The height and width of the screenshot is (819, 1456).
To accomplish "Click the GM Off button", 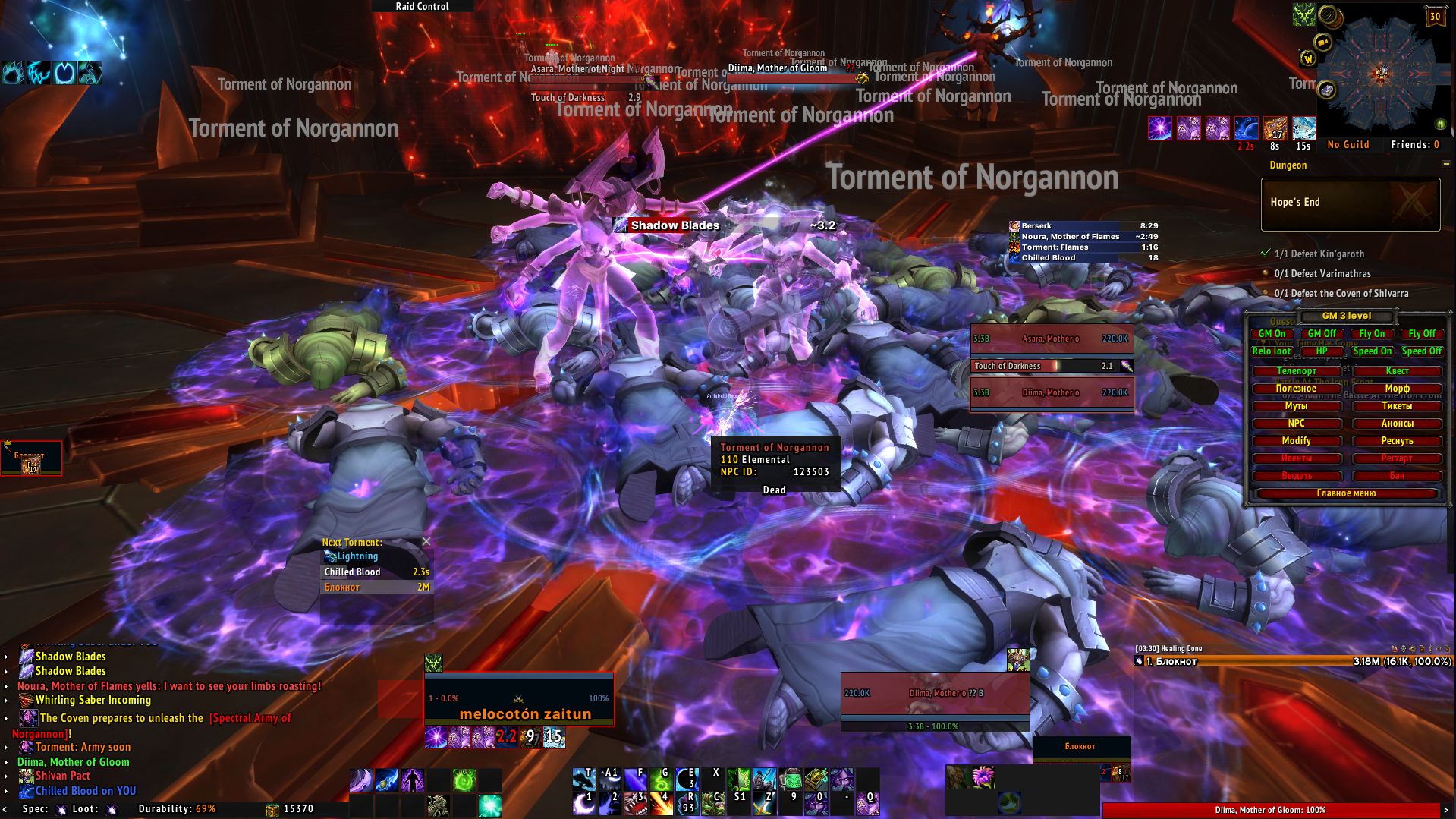I will (1322, 334).
